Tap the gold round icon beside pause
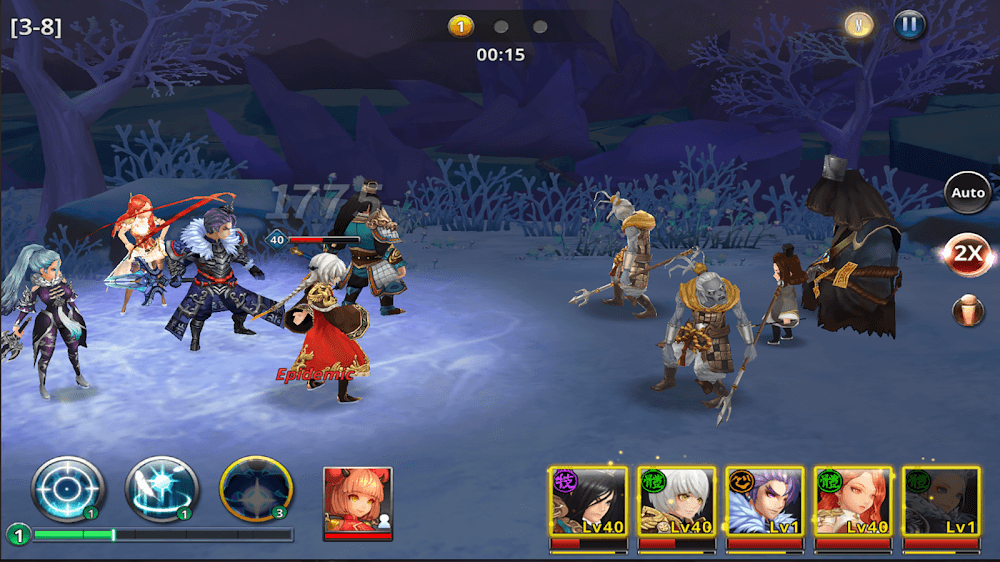1000x562 pixels. pyautogui.click(x=859, y=26)
